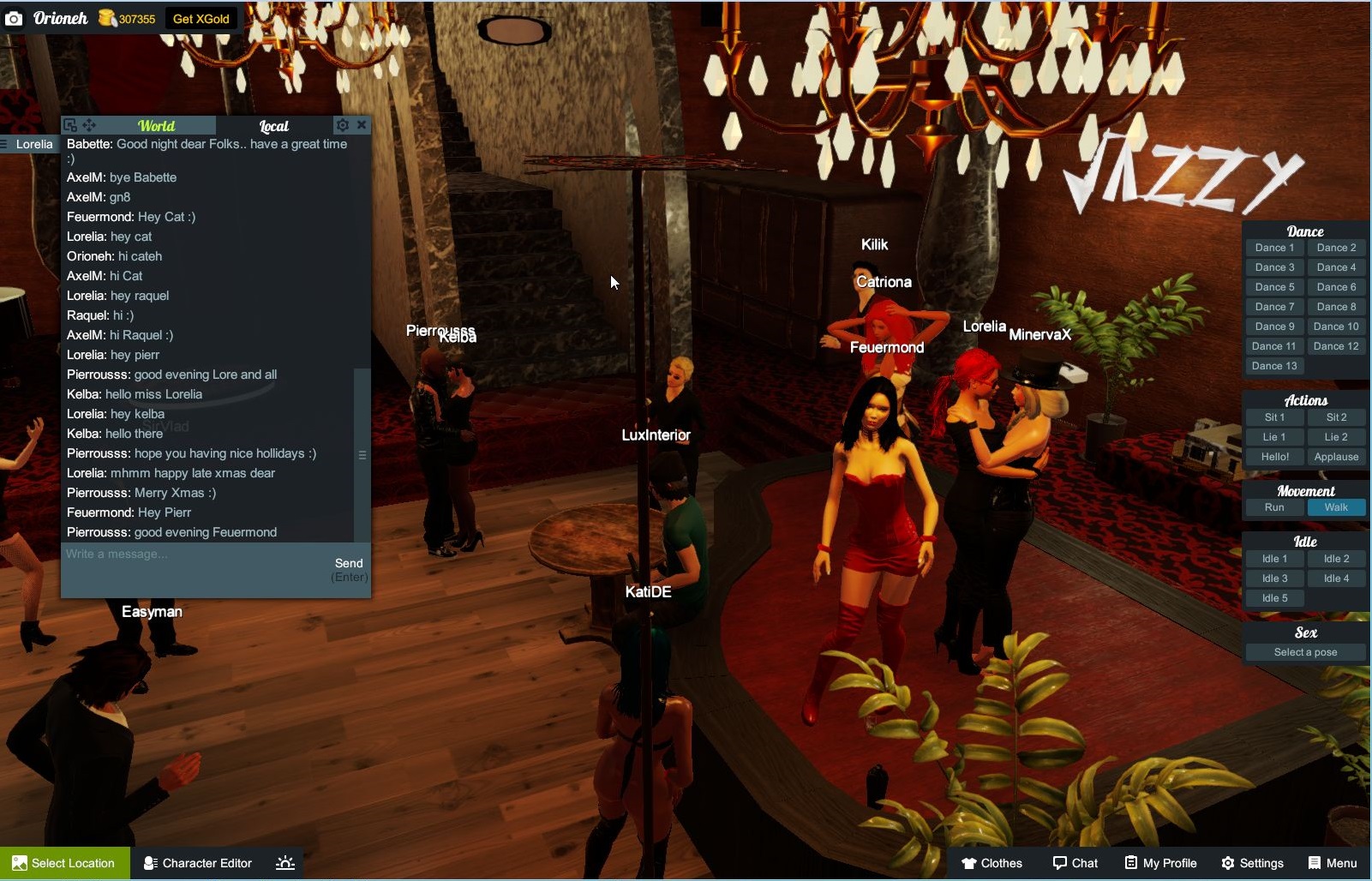The width and height of the screenshot is (1372, 881).
Task: Click the resize icon on the chat window
Action: click(69, 124)
